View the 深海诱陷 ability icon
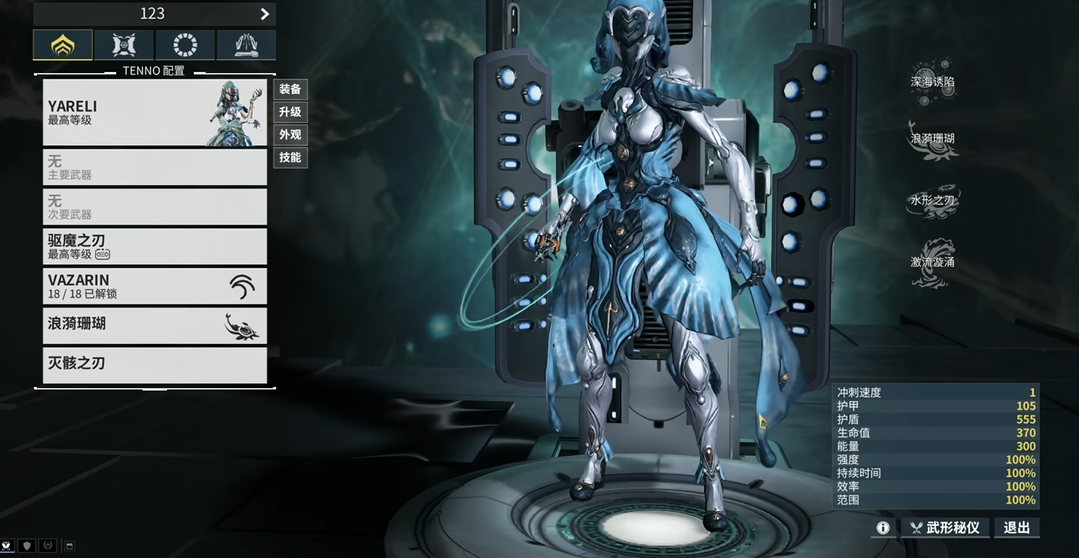The image size is (1079, 558). [x=932, y=82]
